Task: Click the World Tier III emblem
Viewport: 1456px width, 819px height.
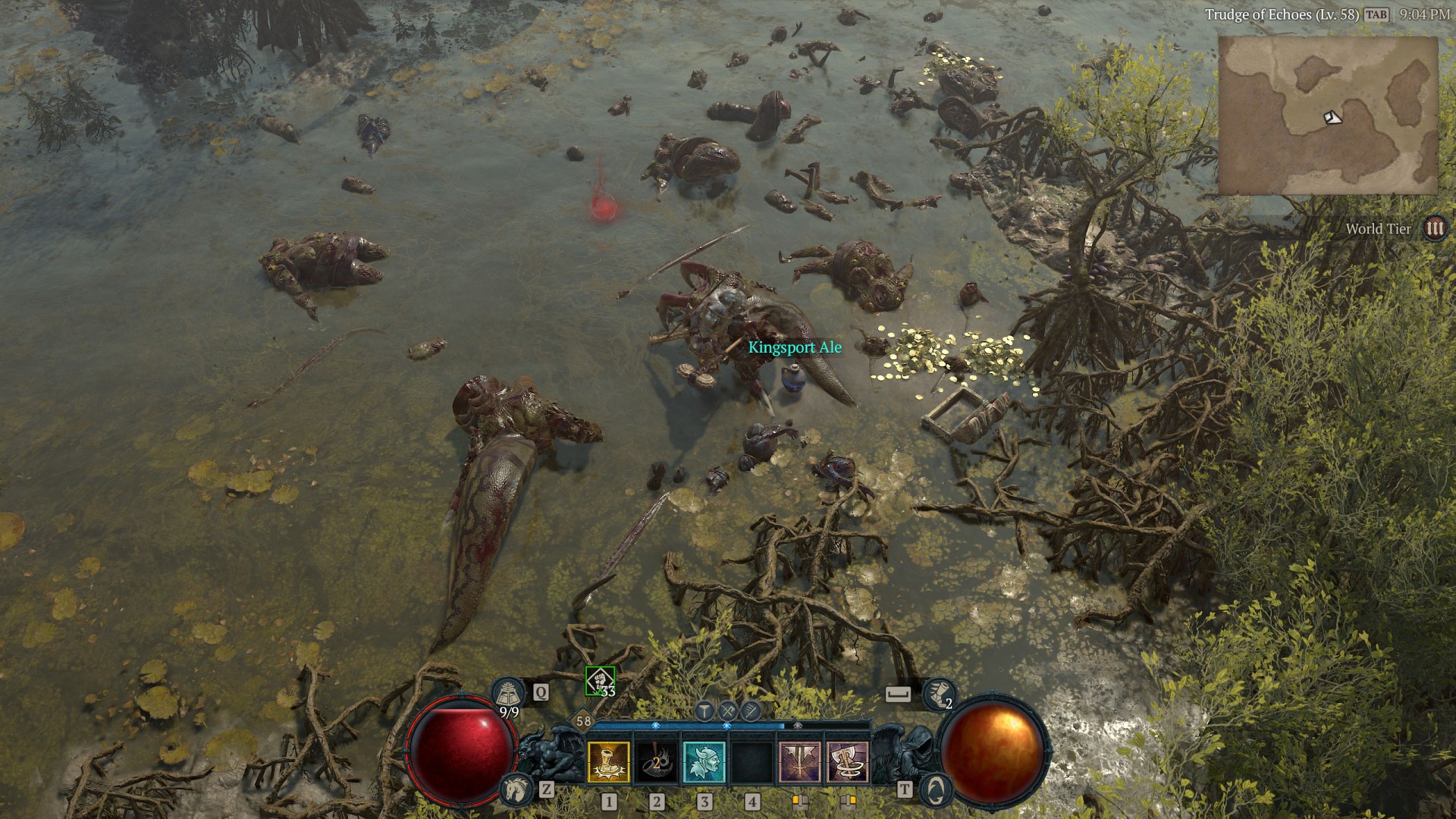Action: 1434,228
